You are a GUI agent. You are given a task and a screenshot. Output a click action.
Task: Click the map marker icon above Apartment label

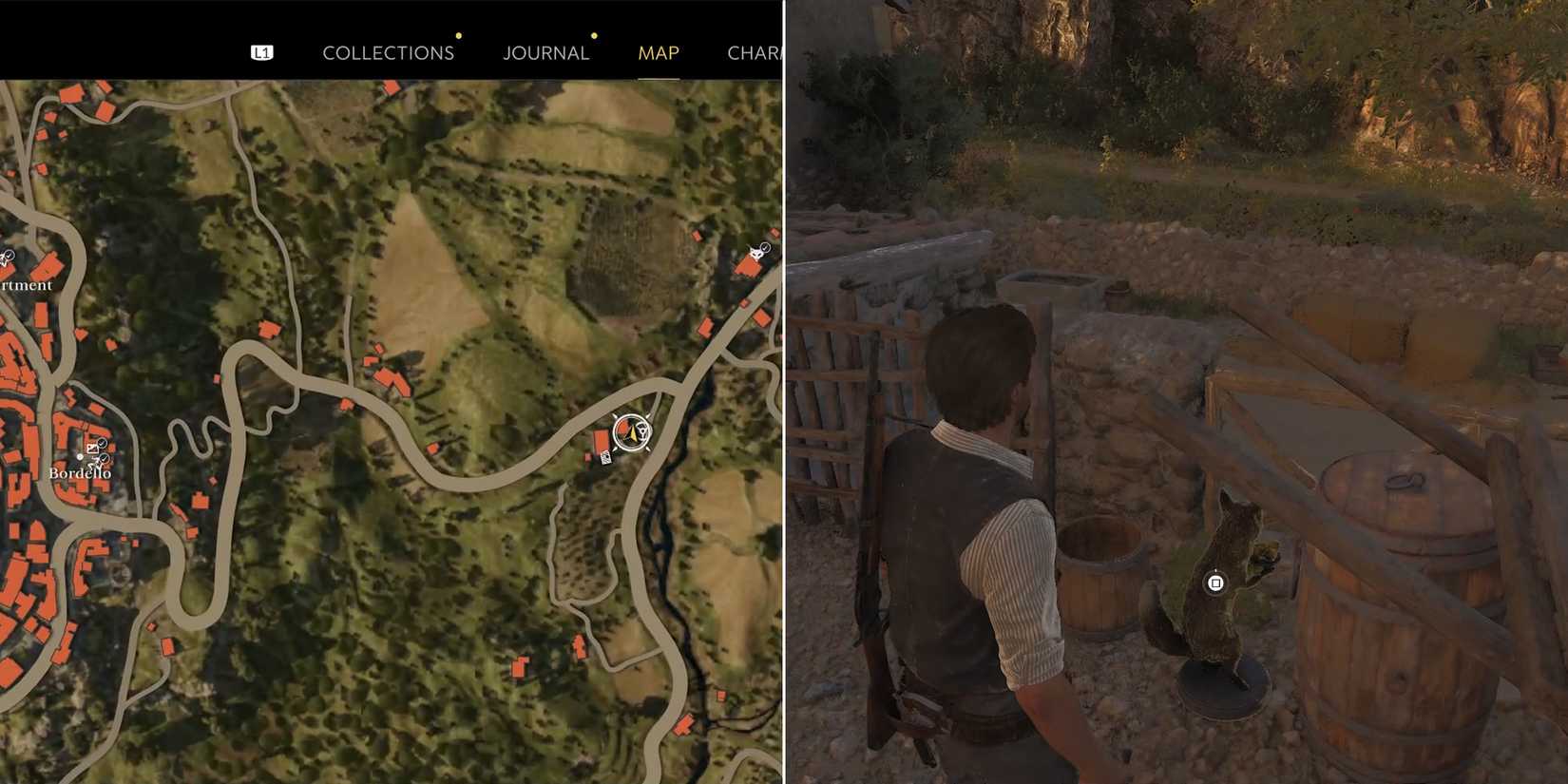tap(5, 258)
